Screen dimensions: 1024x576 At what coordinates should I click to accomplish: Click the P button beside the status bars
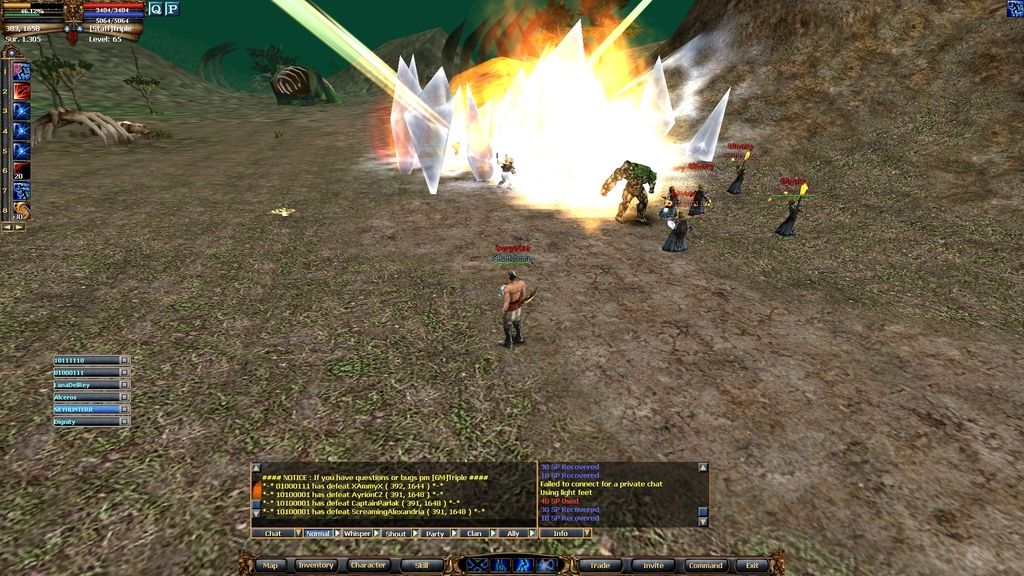pyautogui.click(x=172, y=9)
